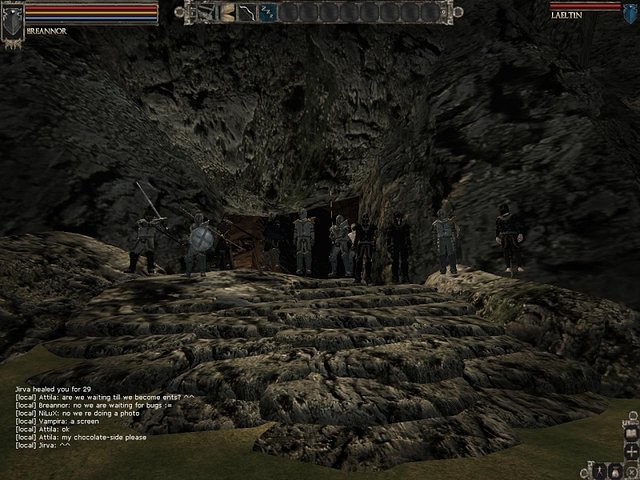
Task: Click the local chat log
Action: (100, 416)
